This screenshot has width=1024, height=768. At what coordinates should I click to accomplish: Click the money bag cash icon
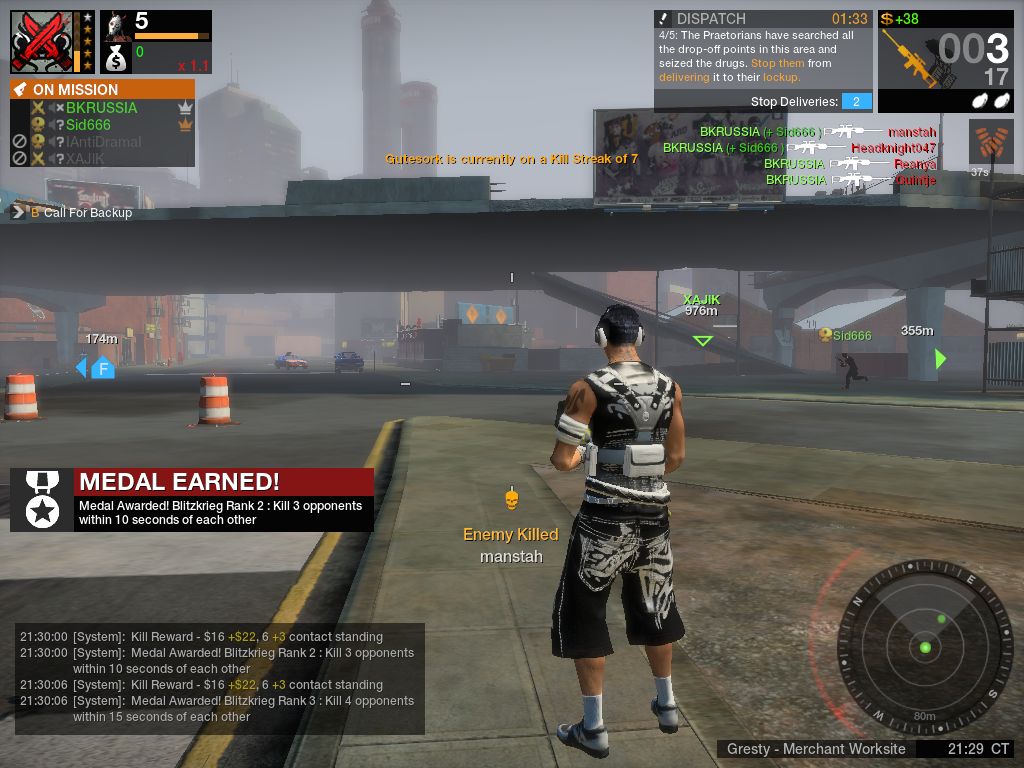116,58
